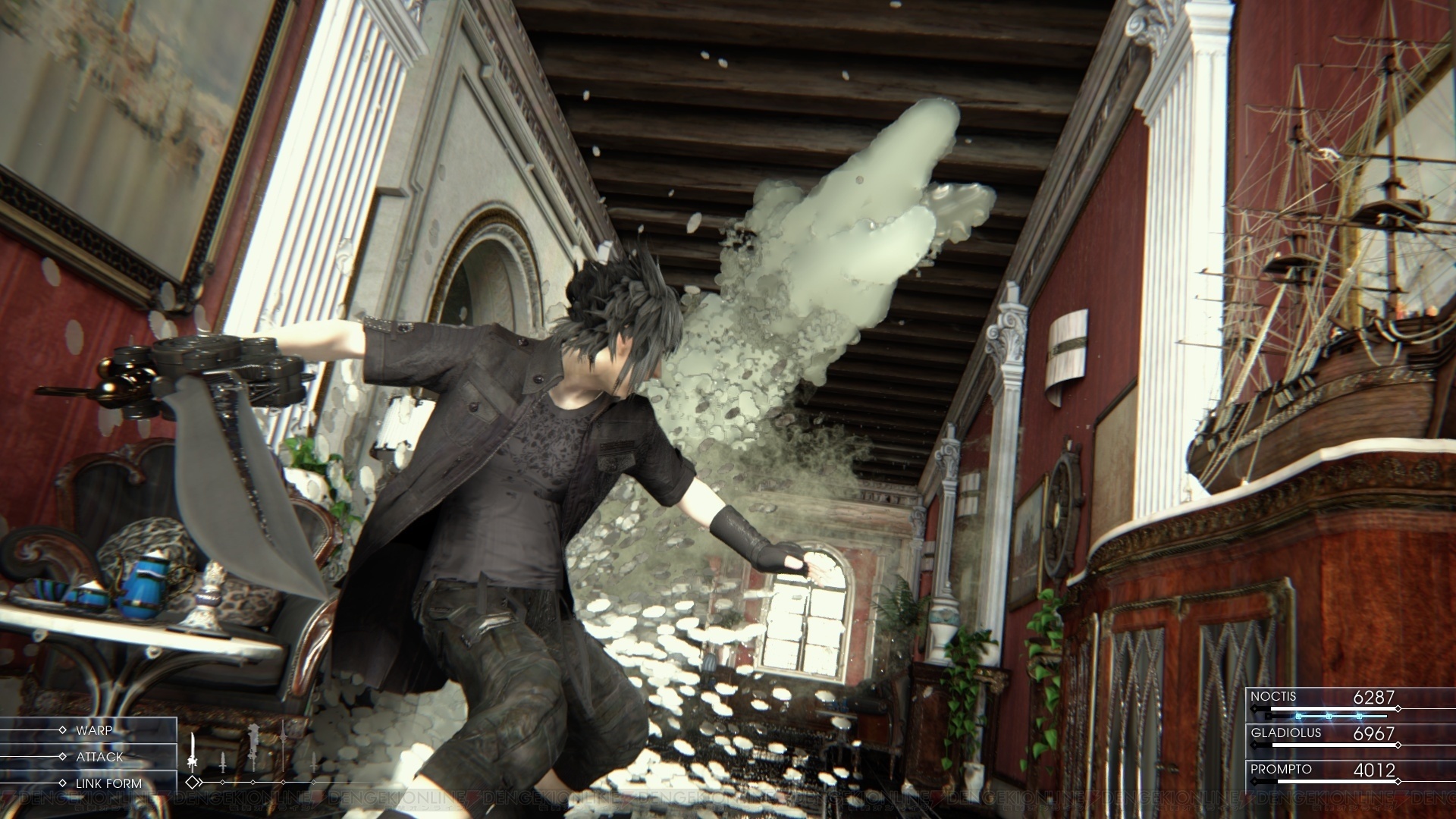Select the tall spear weapon icon

point(283,746)
